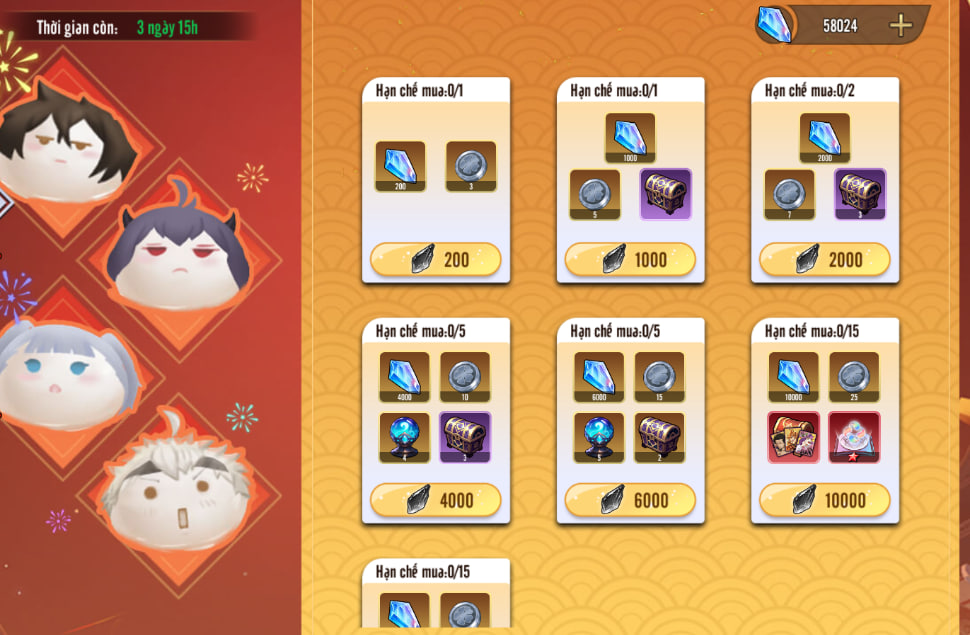Inspect the purple chest in the 2000 pack

click(860, 194)
